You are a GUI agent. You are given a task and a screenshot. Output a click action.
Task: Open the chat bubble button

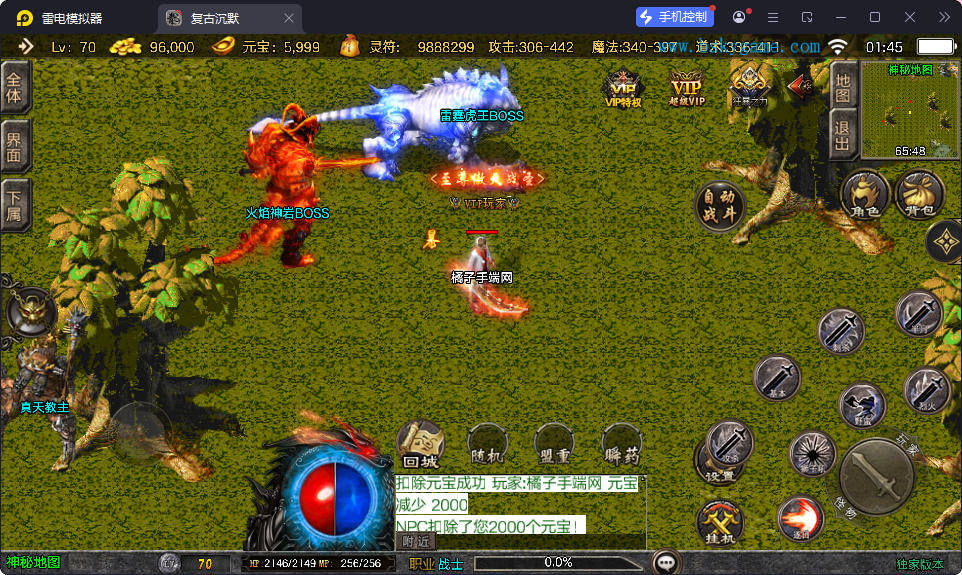(665, 563)
